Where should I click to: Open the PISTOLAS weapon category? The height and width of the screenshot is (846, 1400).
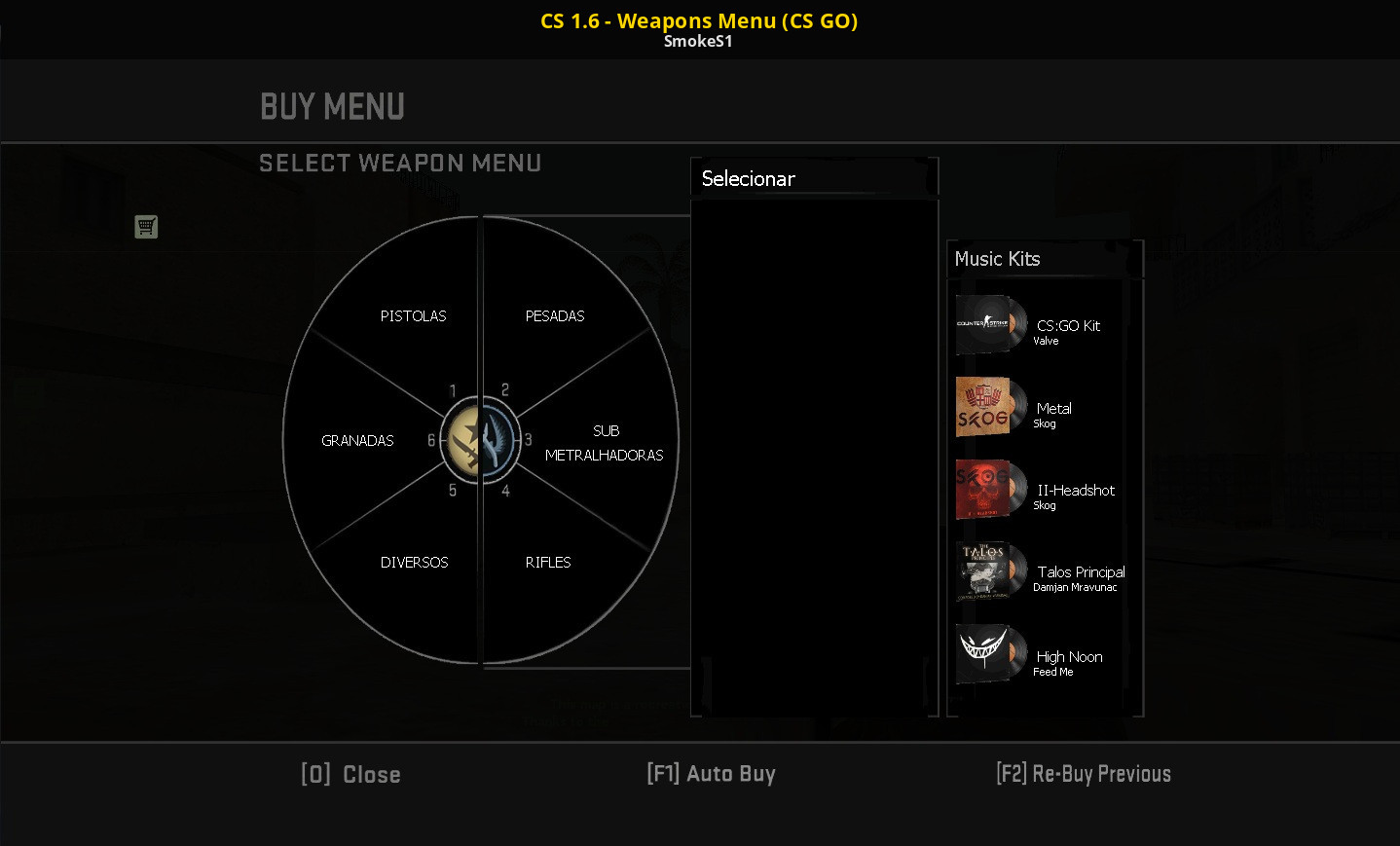click(413, 315)
